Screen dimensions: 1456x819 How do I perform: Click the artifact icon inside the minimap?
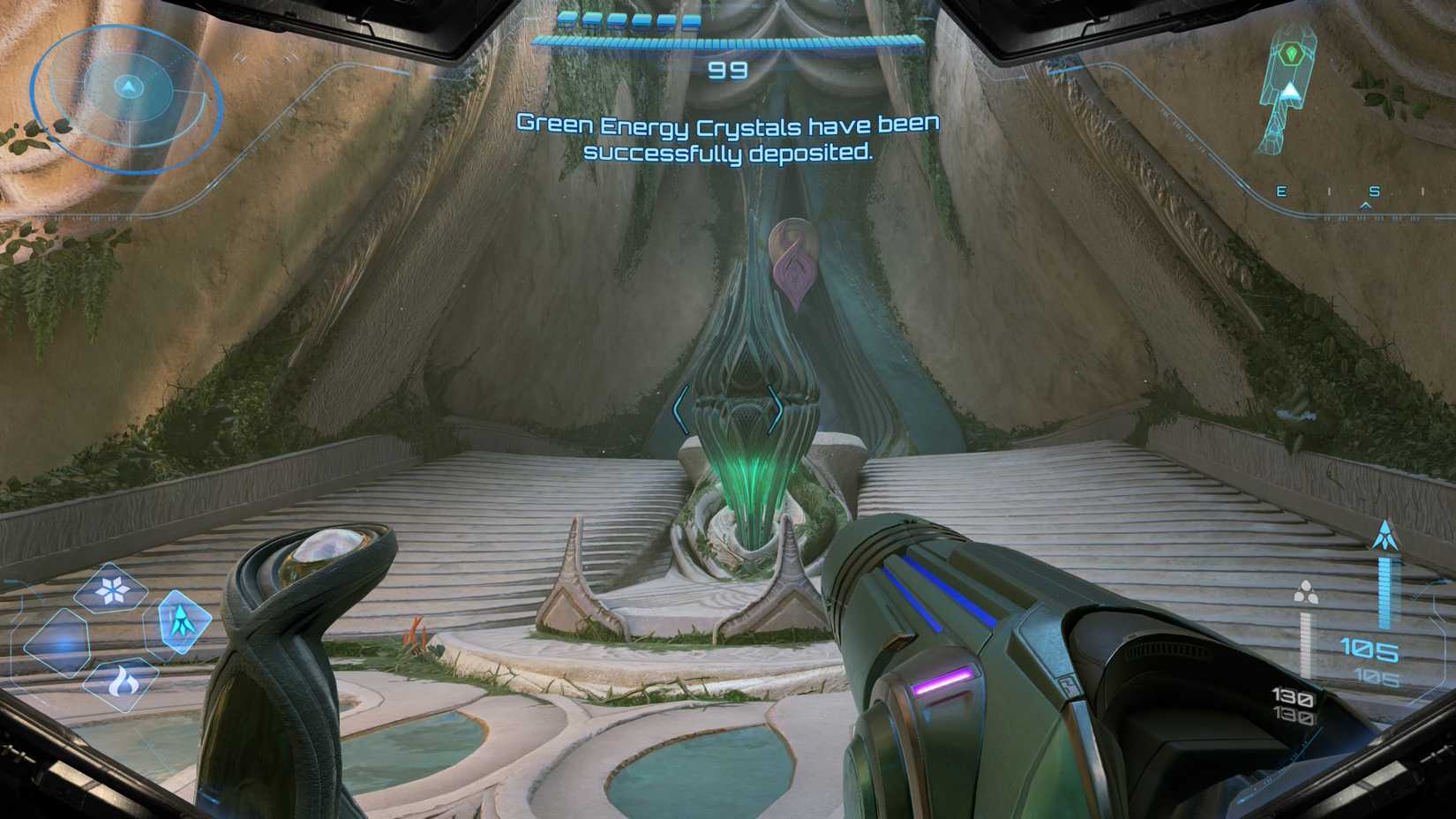coord(1290,55)
